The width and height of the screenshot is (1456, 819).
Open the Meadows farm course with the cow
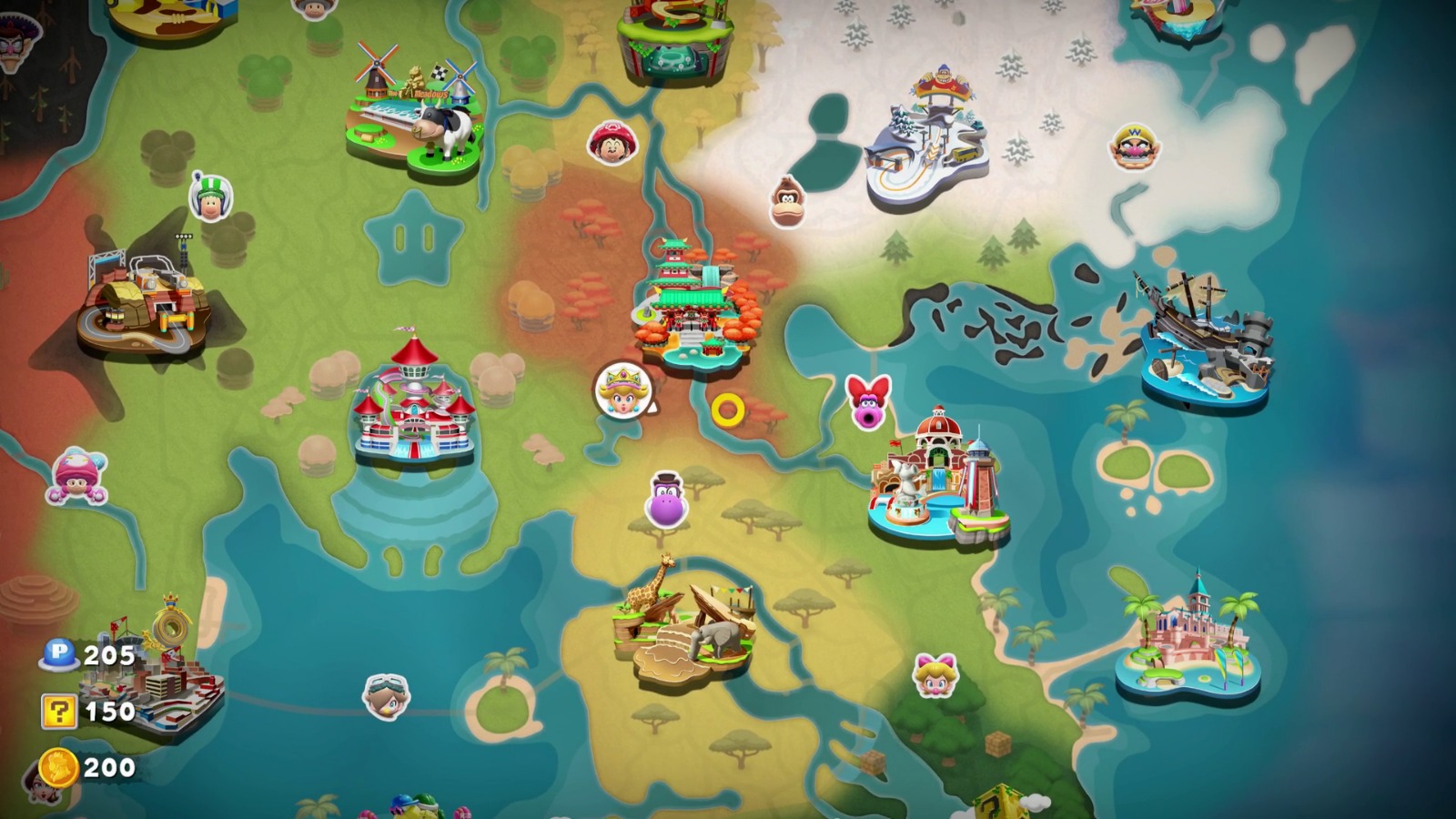pos(414,100)
